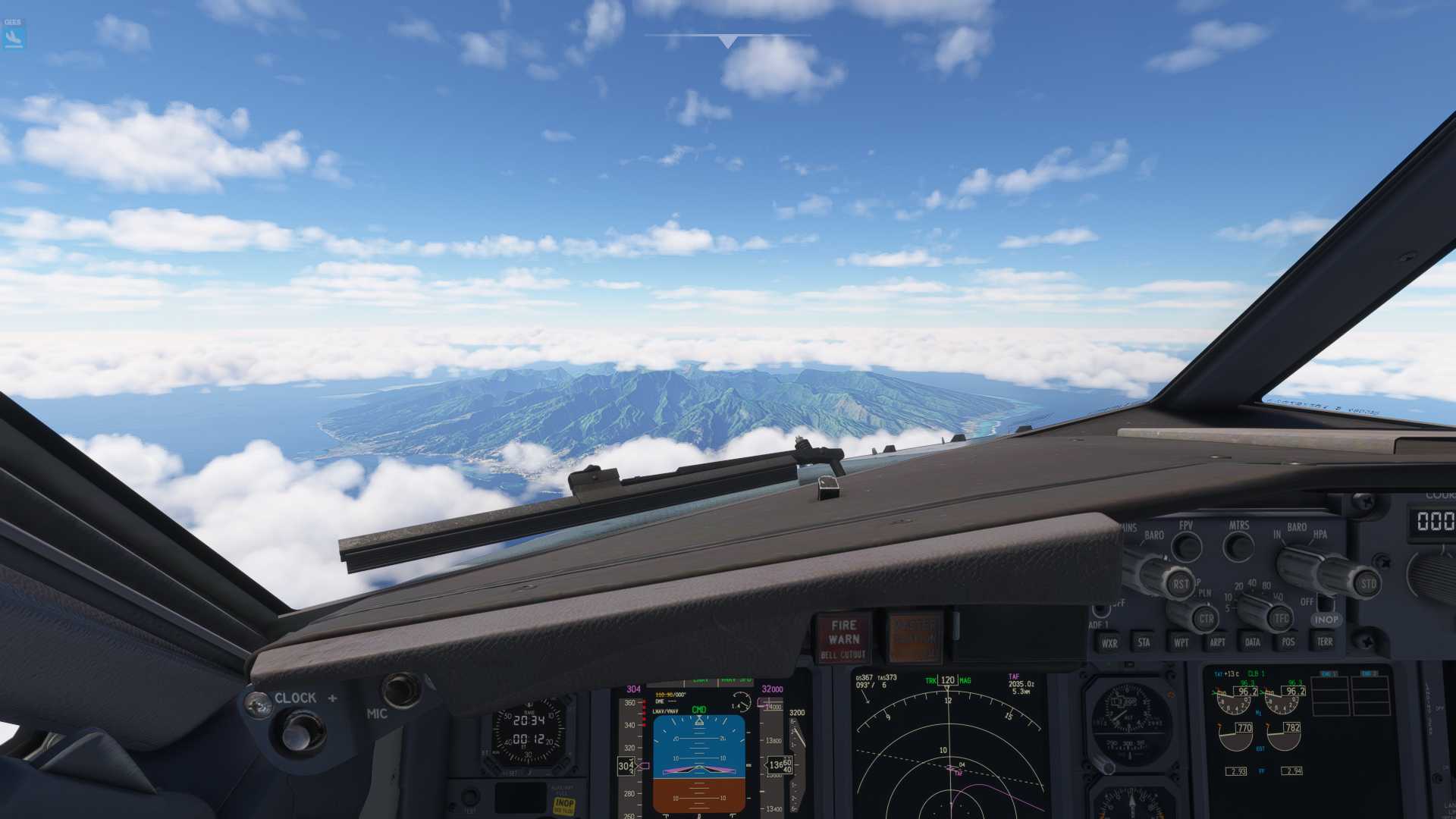The image size is (1456, 819).
Task: Push the MTRS meters button
Action: [x=1239, y=546]
